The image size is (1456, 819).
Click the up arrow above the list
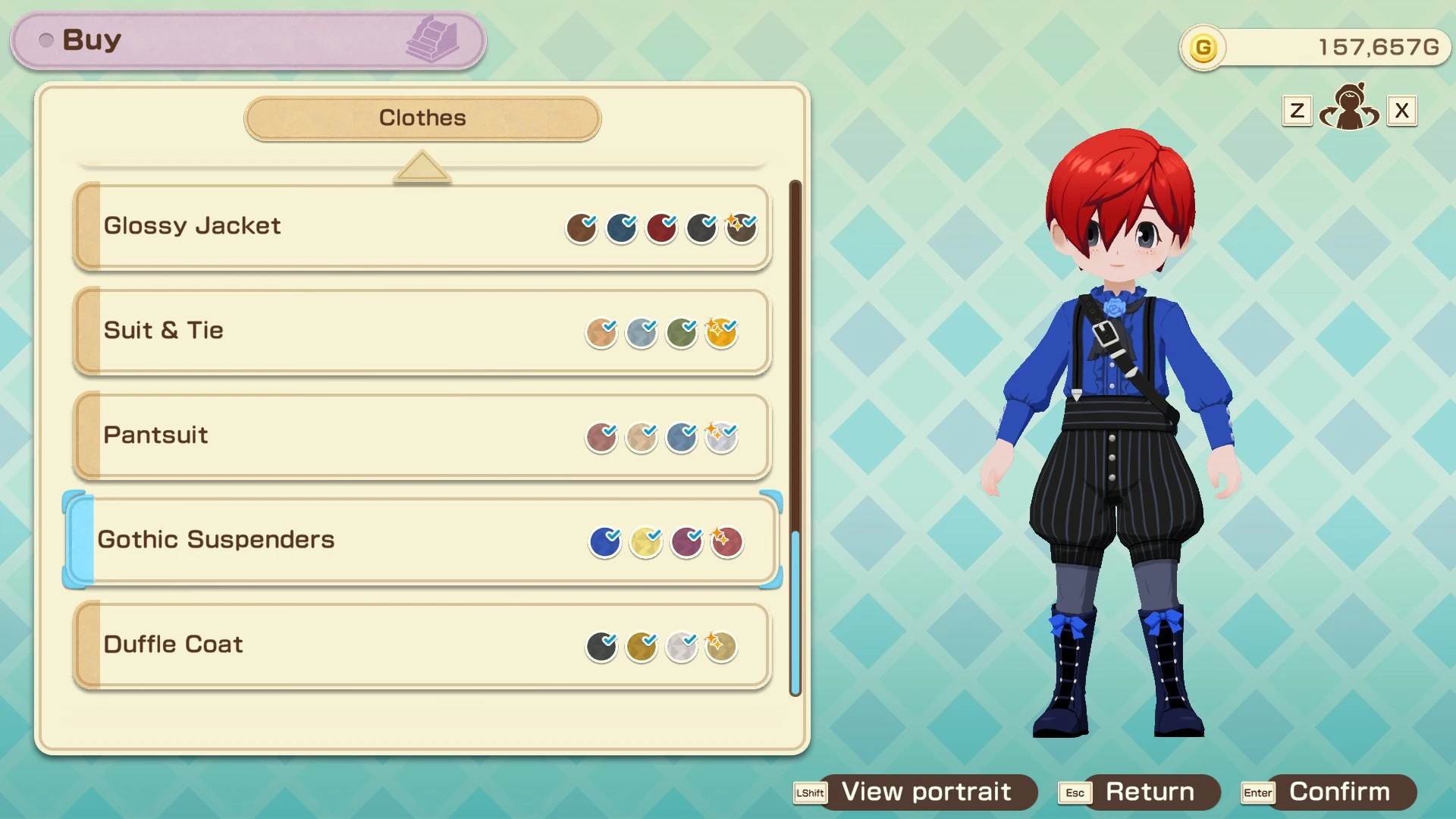point(422,167)
